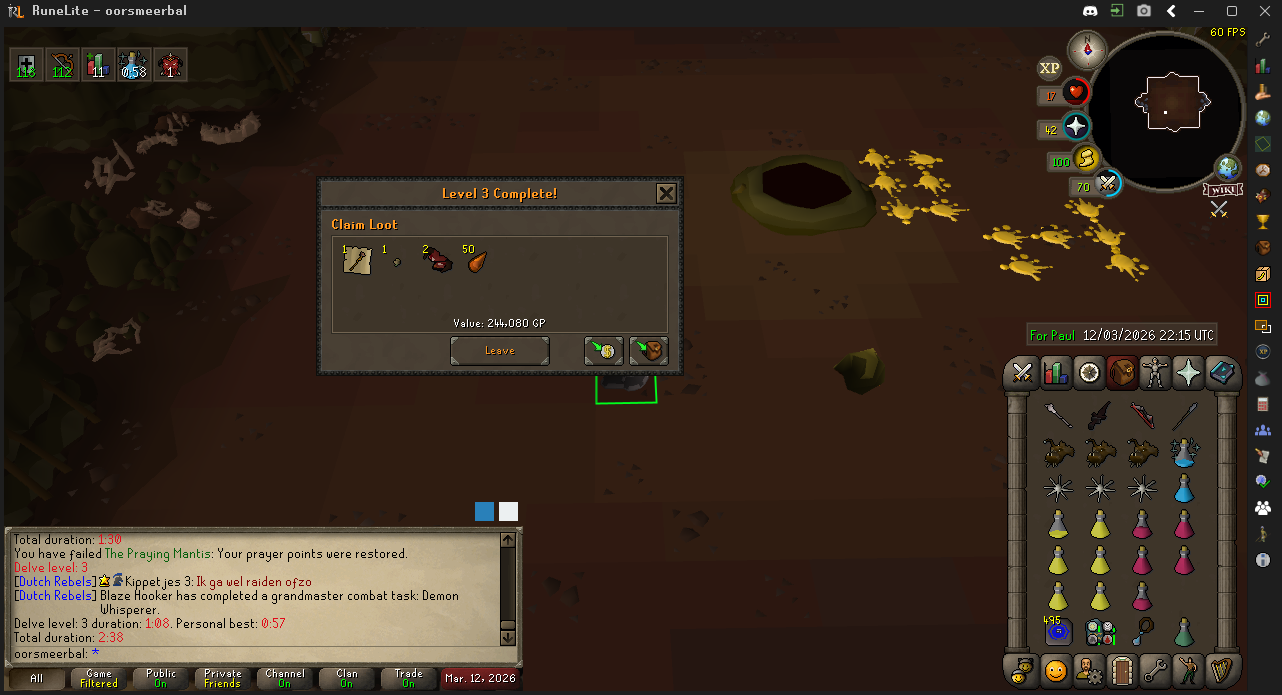Claim loot to inventory with the backpack button

click(648, 351)
